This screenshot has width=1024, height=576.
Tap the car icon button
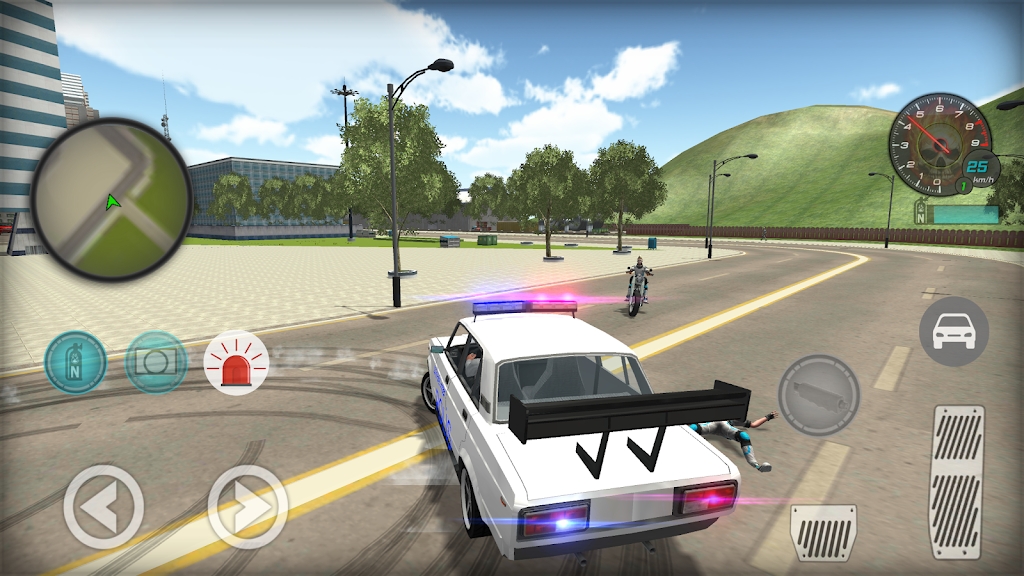[953, 331]
